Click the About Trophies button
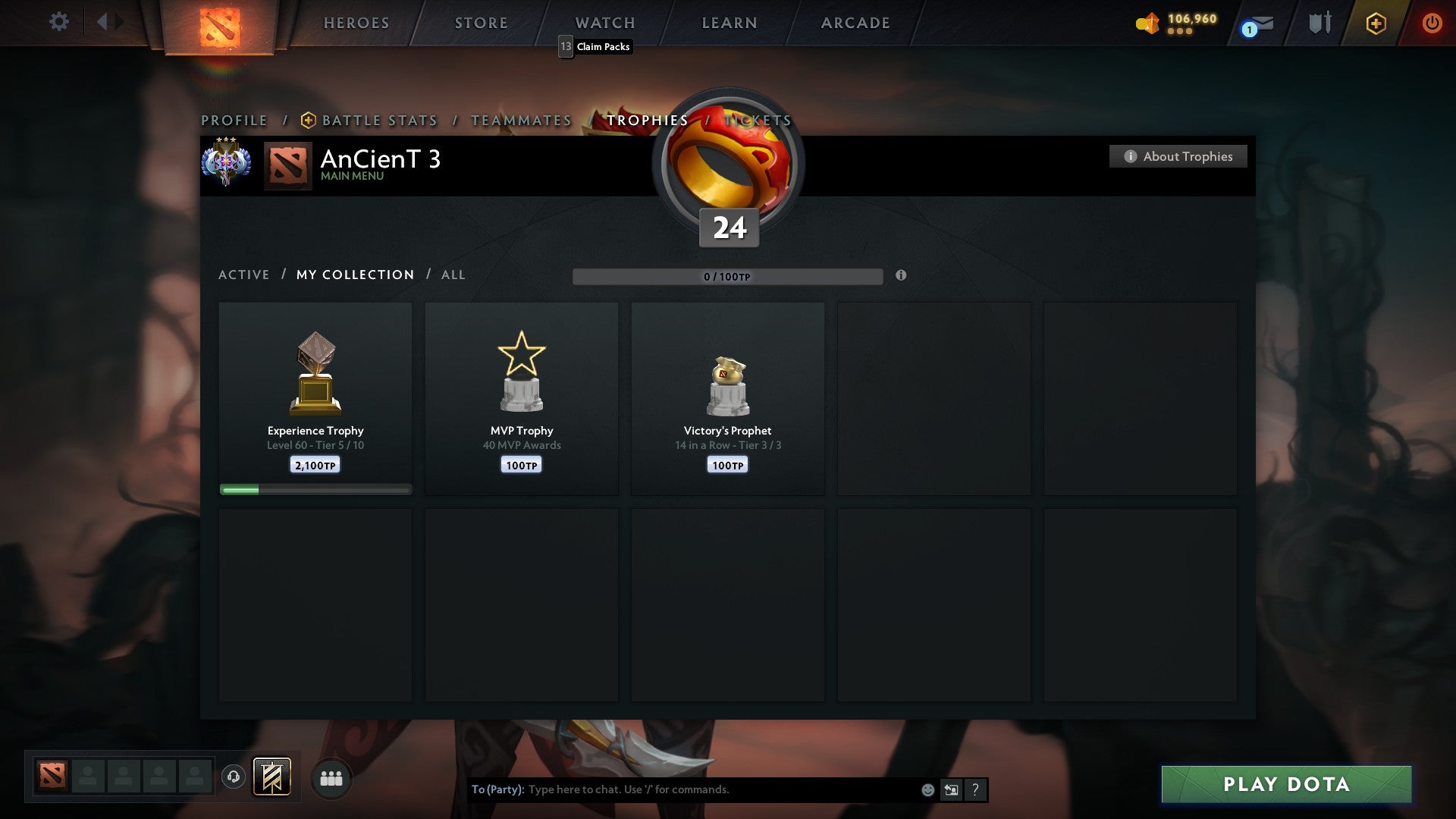This screenshot has height=819, width=1456. tap(1178, 156)
